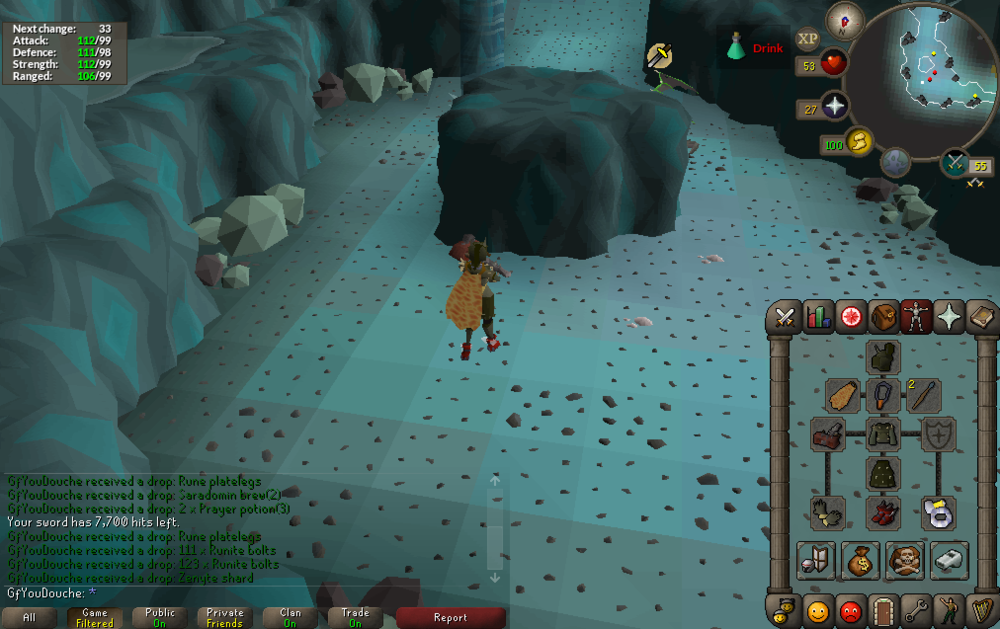1000x629 pixels.
Task: Open the Combat Options tab
Action: (x=785, y=318)
